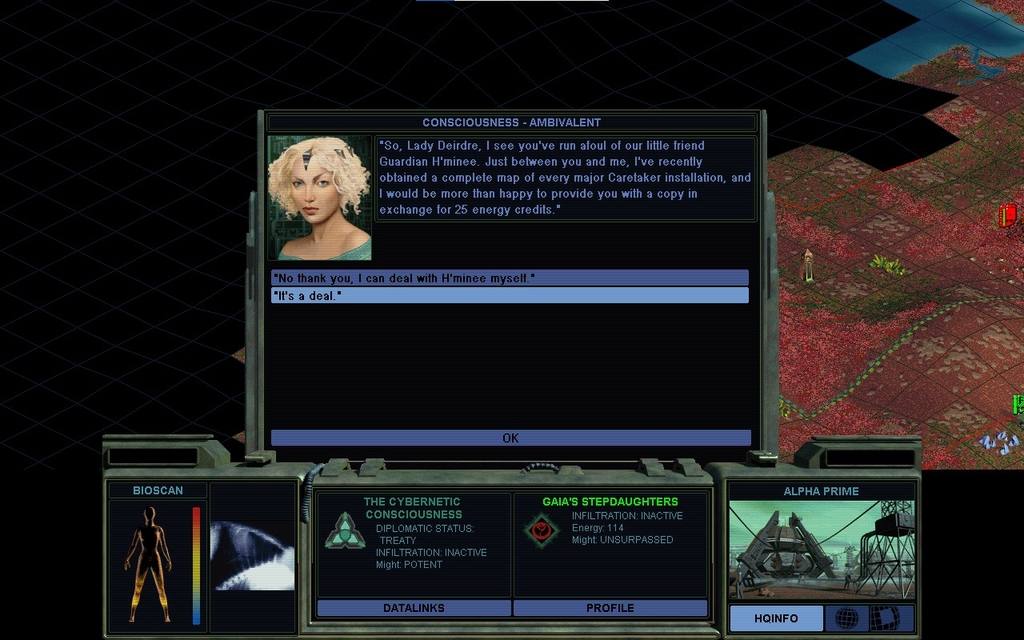
Task: Confirm dialogue with the OK button
Action: click(510, 438)
